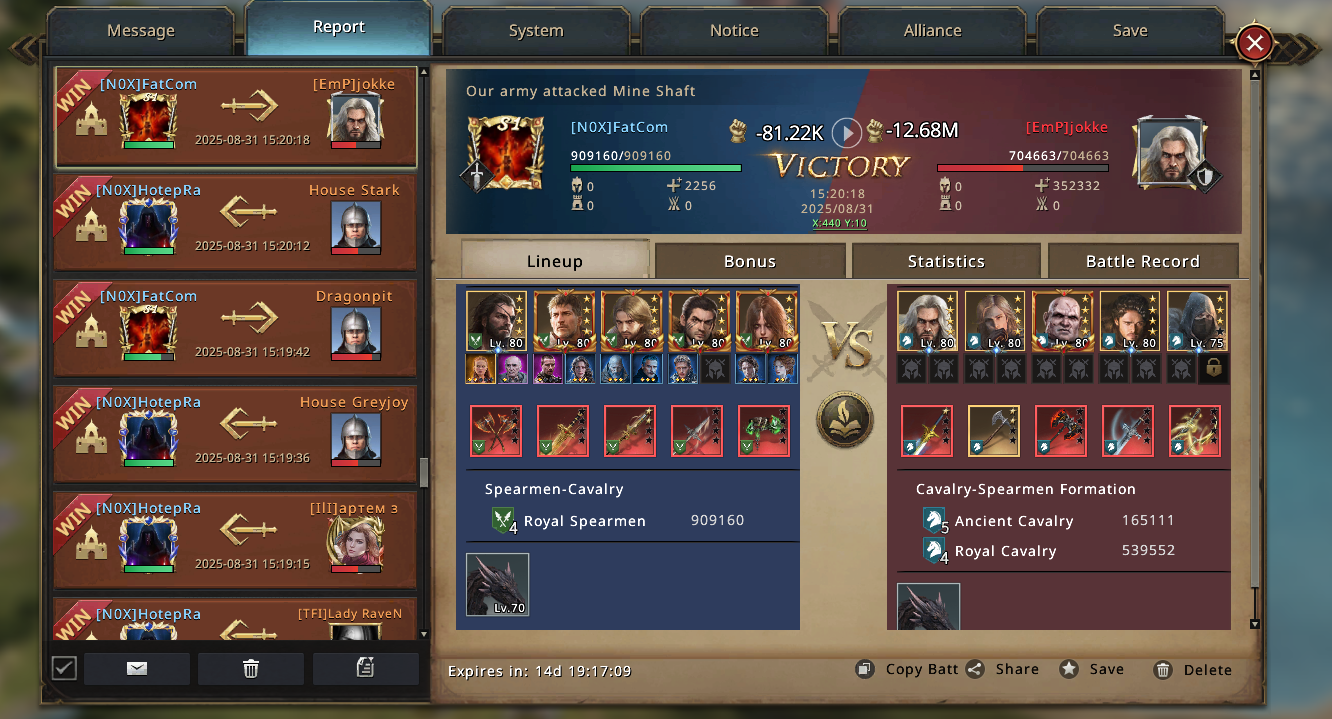Open the System tab
Screen dimensions: 1332x719
tap(536, 31)
